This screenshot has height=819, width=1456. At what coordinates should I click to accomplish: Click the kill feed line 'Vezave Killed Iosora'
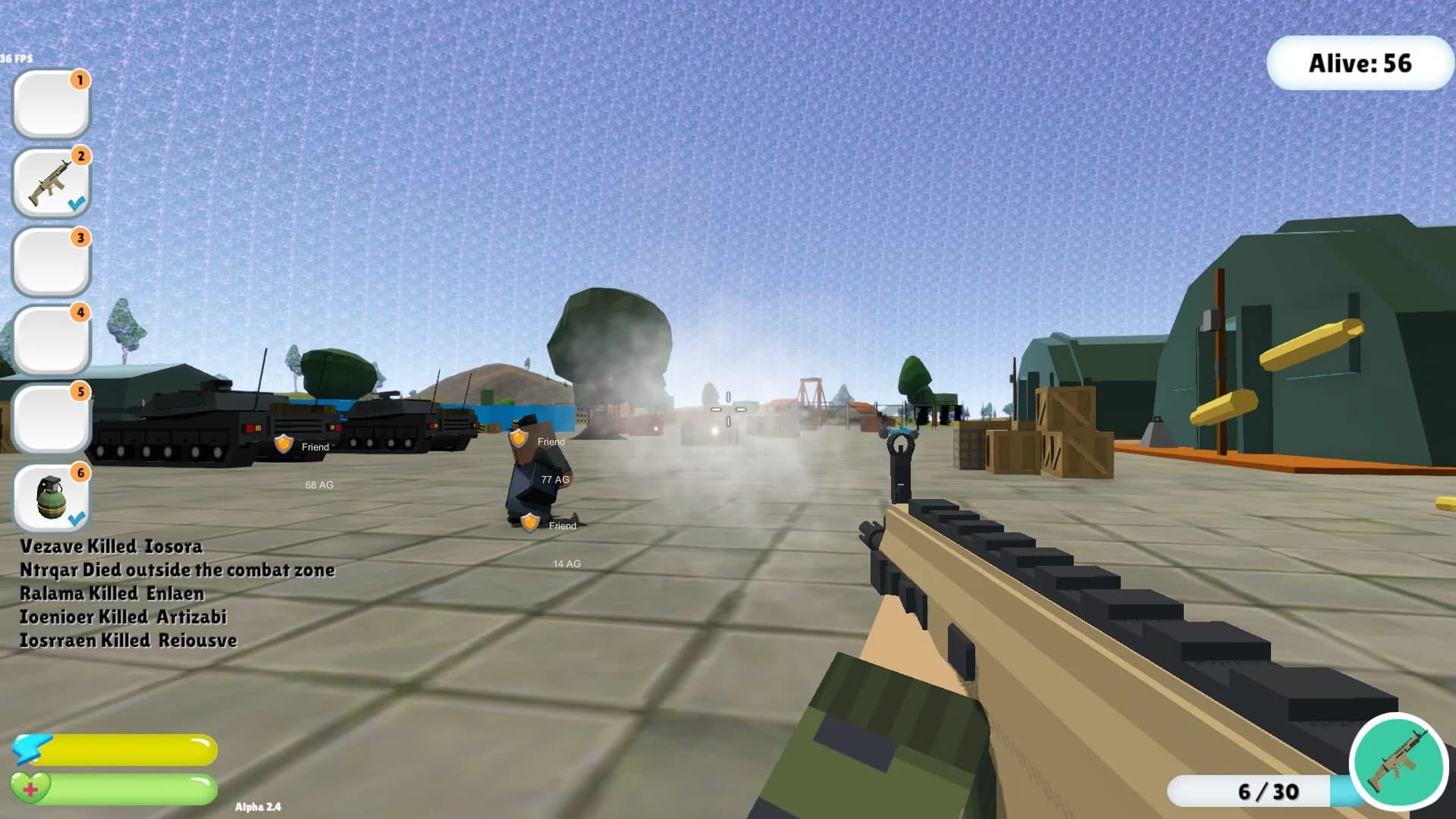(111, 546)
